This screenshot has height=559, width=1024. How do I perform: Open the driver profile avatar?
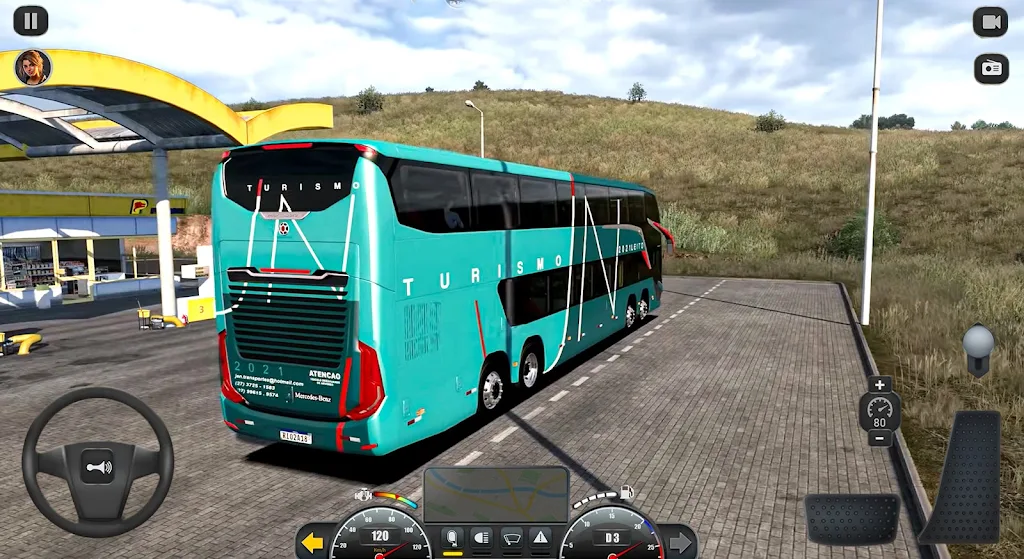click(32, 67)
